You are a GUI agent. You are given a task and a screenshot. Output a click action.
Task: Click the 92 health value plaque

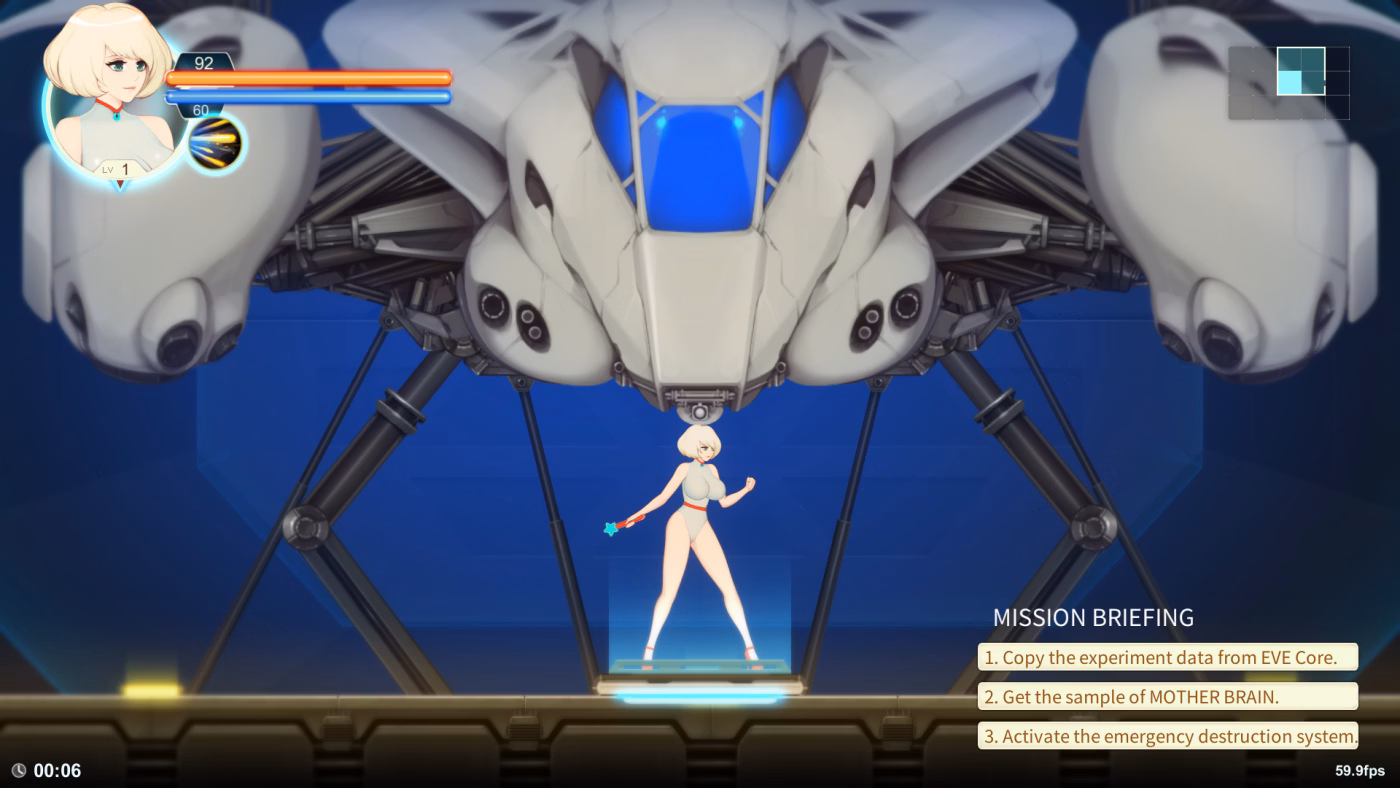click(x=205, y=64)
